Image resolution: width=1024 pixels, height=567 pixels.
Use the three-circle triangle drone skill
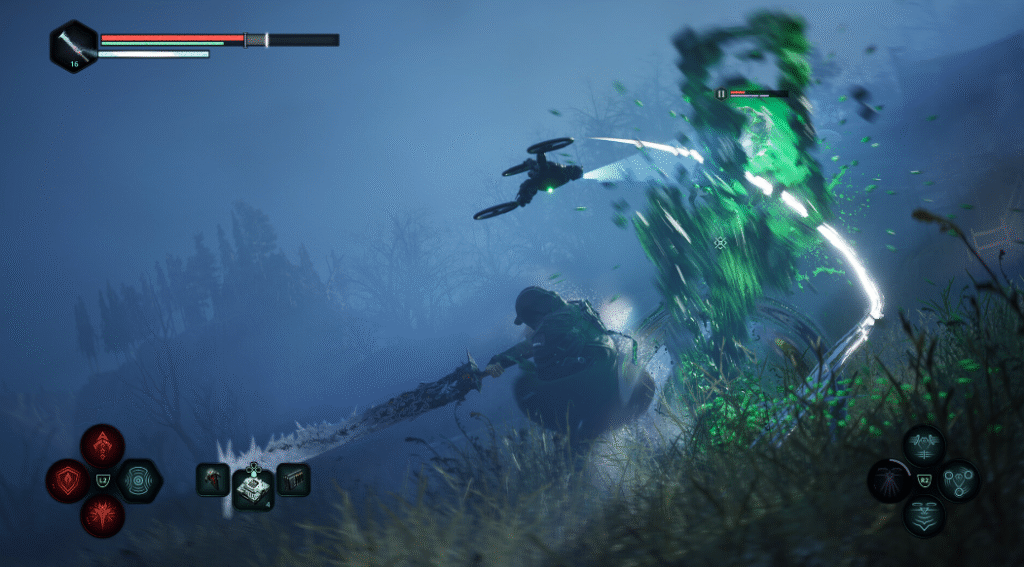pyautogui.click(x=958, y=481)
